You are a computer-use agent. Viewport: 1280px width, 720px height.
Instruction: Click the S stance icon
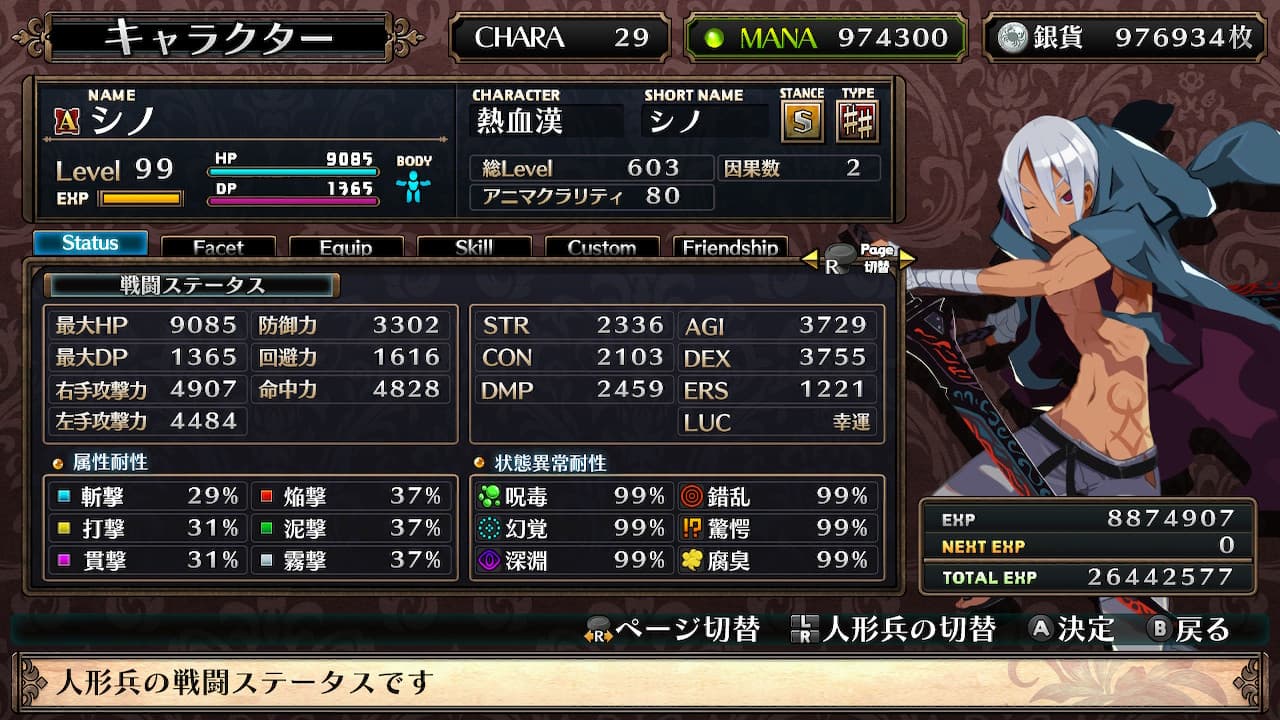(801, 122)
